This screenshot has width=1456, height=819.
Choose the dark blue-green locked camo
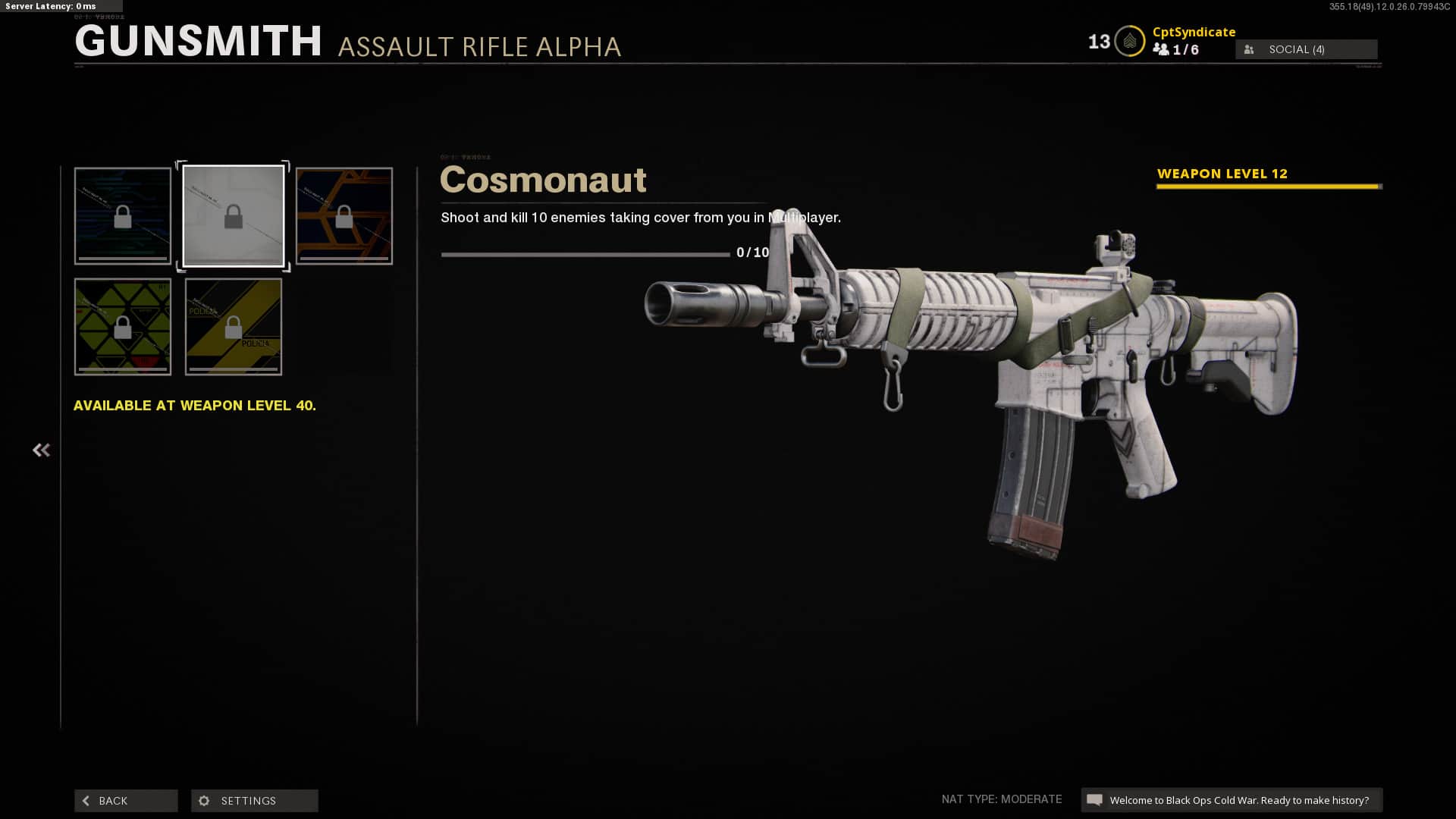tap(123, 216)
